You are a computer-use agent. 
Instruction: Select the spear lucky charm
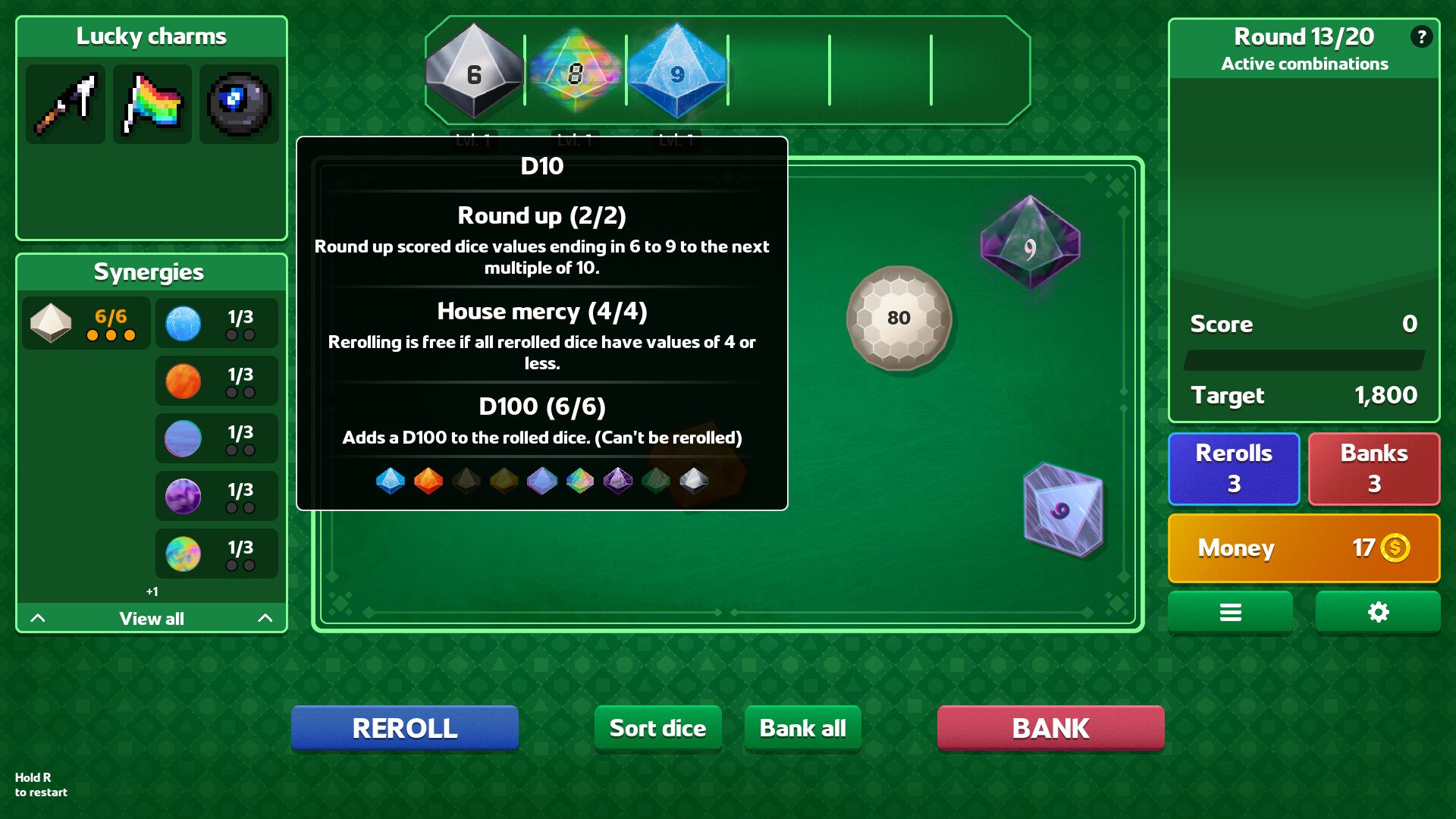(x=66, y=104)
